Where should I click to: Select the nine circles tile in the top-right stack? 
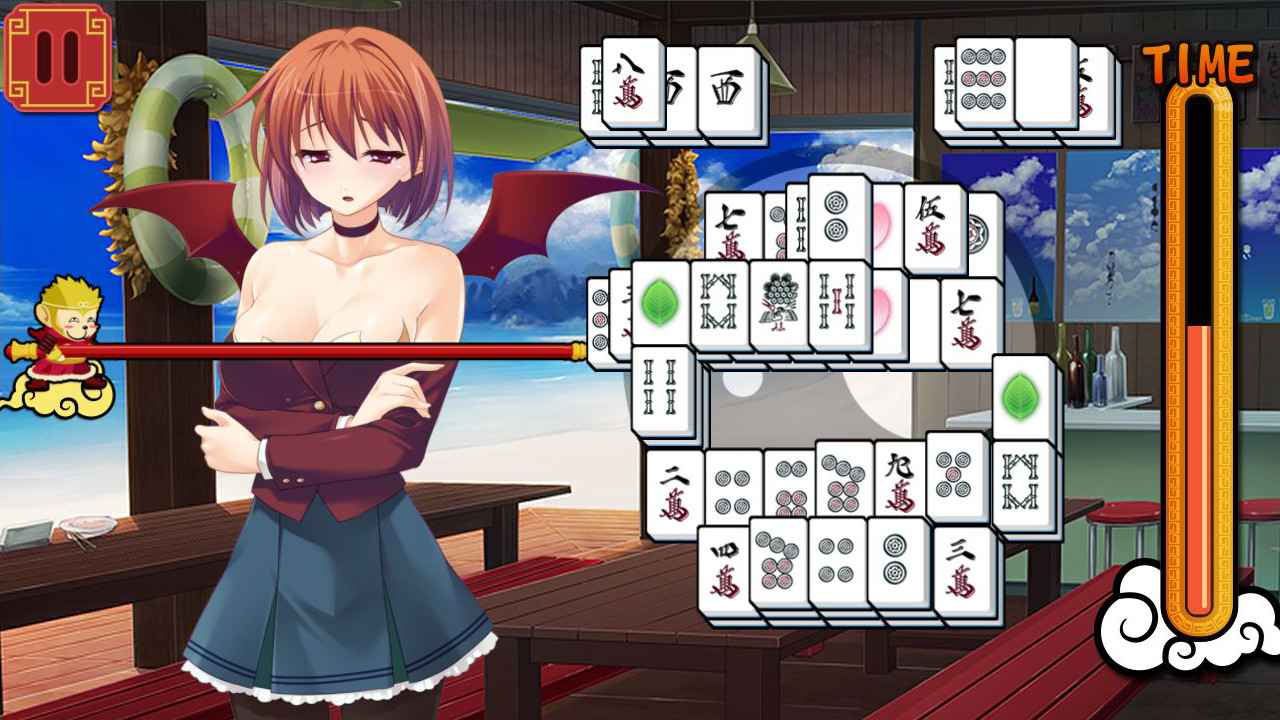(x=982, y=78)
